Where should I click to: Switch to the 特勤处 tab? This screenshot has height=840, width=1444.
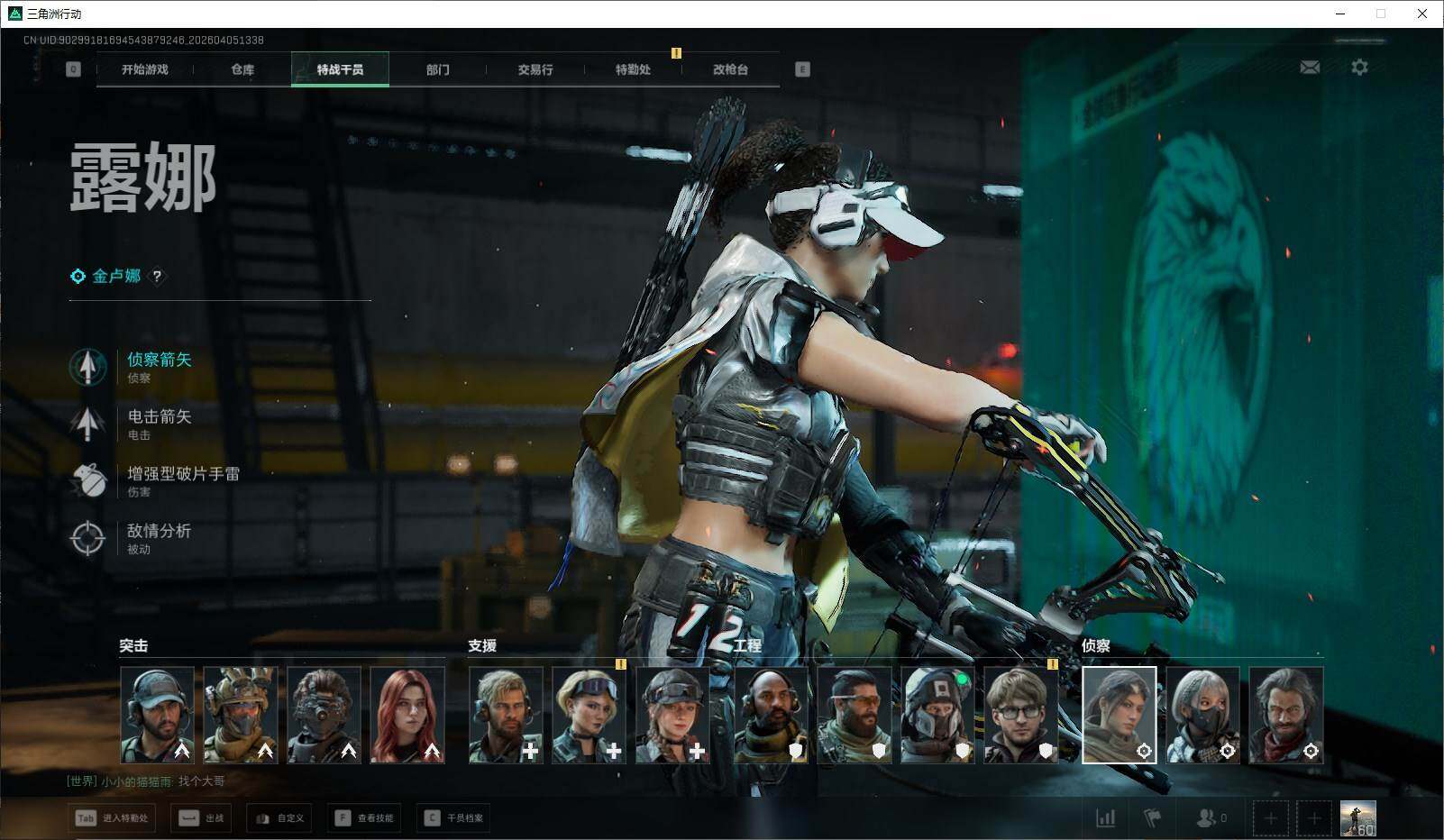(x=633, y=69)
